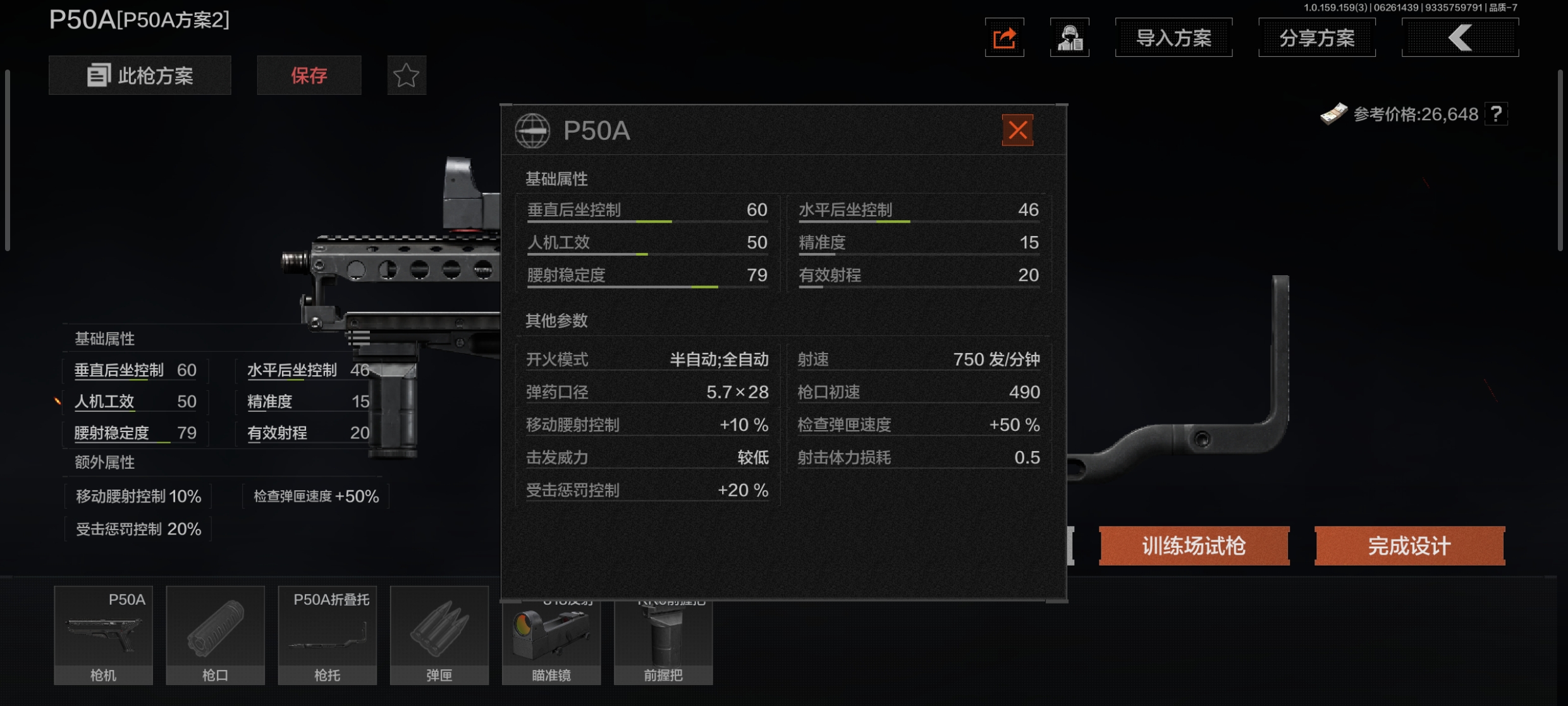Share the build via 分享方案
1568x706 pixels.
1316,38
